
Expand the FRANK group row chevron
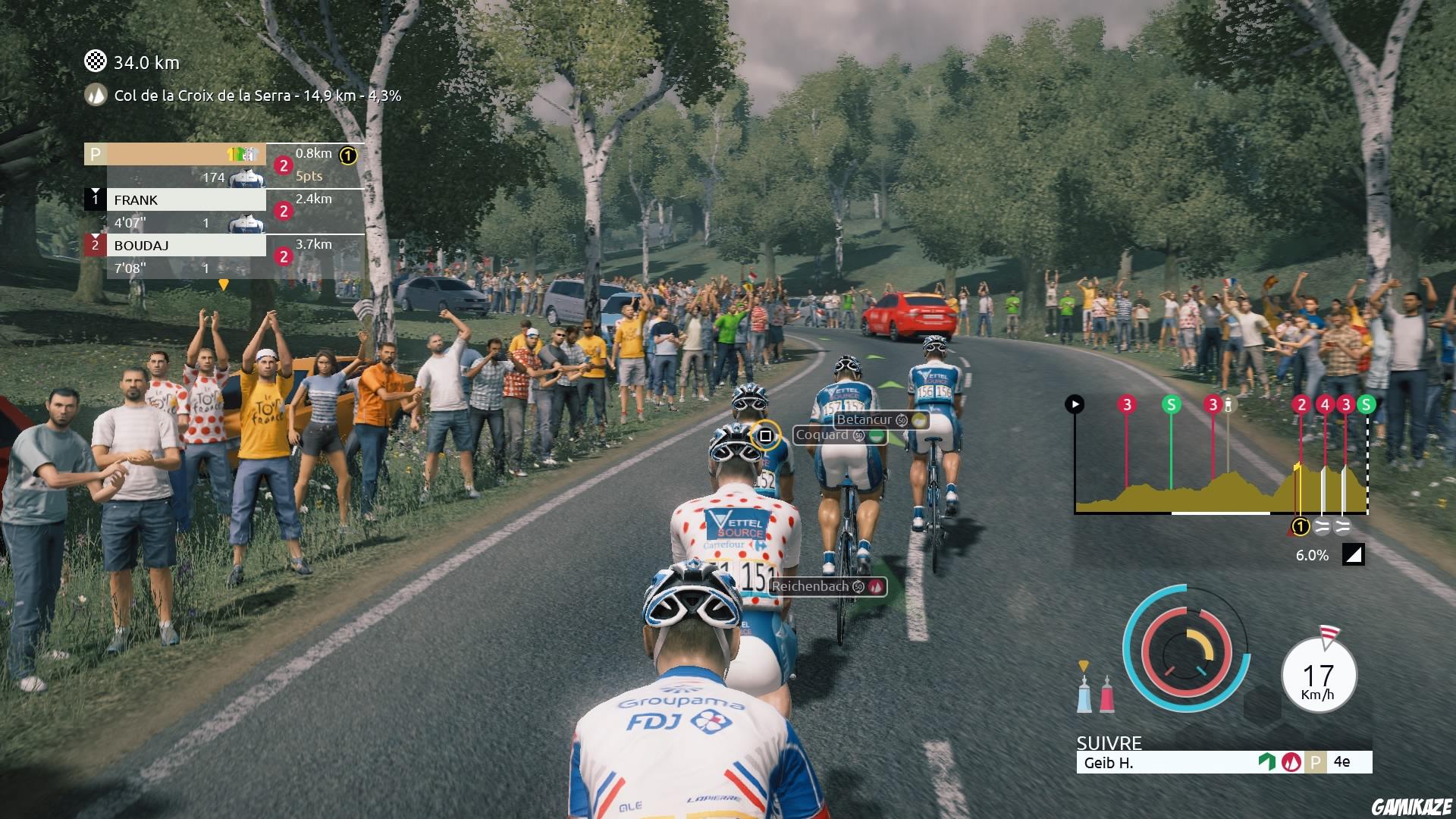point(94,190)
